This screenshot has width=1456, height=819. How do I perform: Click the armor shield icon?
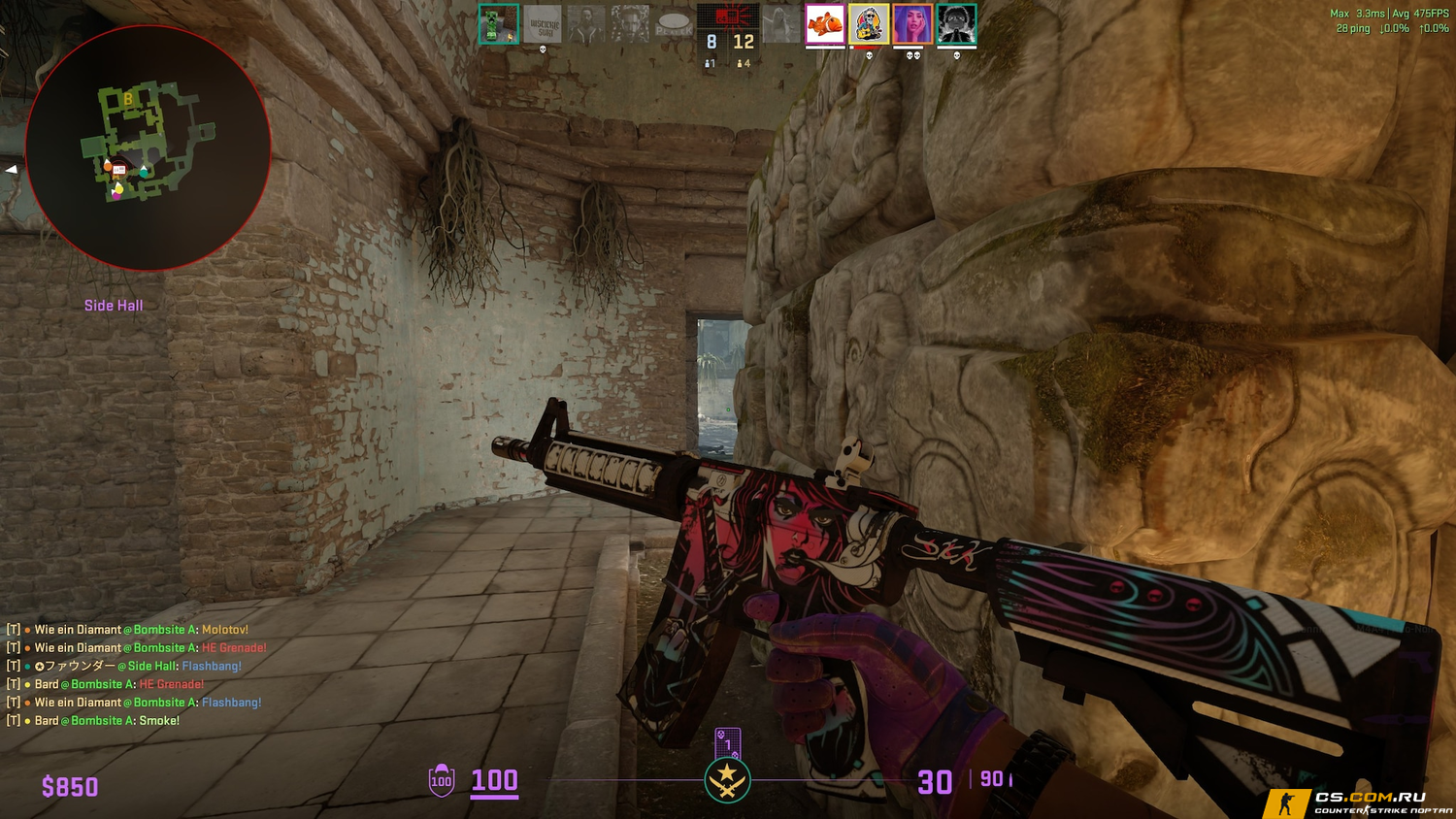pos(442,780)
